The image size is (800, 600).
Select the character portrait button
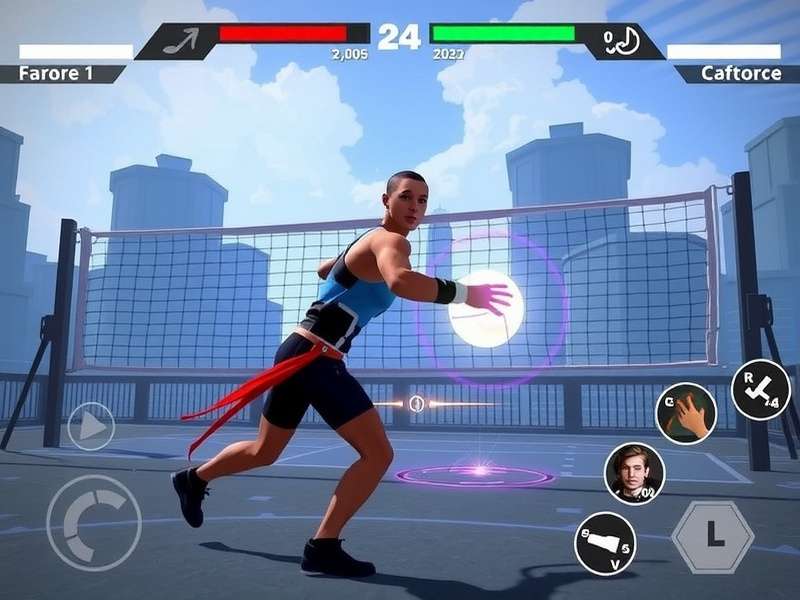pyautogui.click(x=634, y=473)
